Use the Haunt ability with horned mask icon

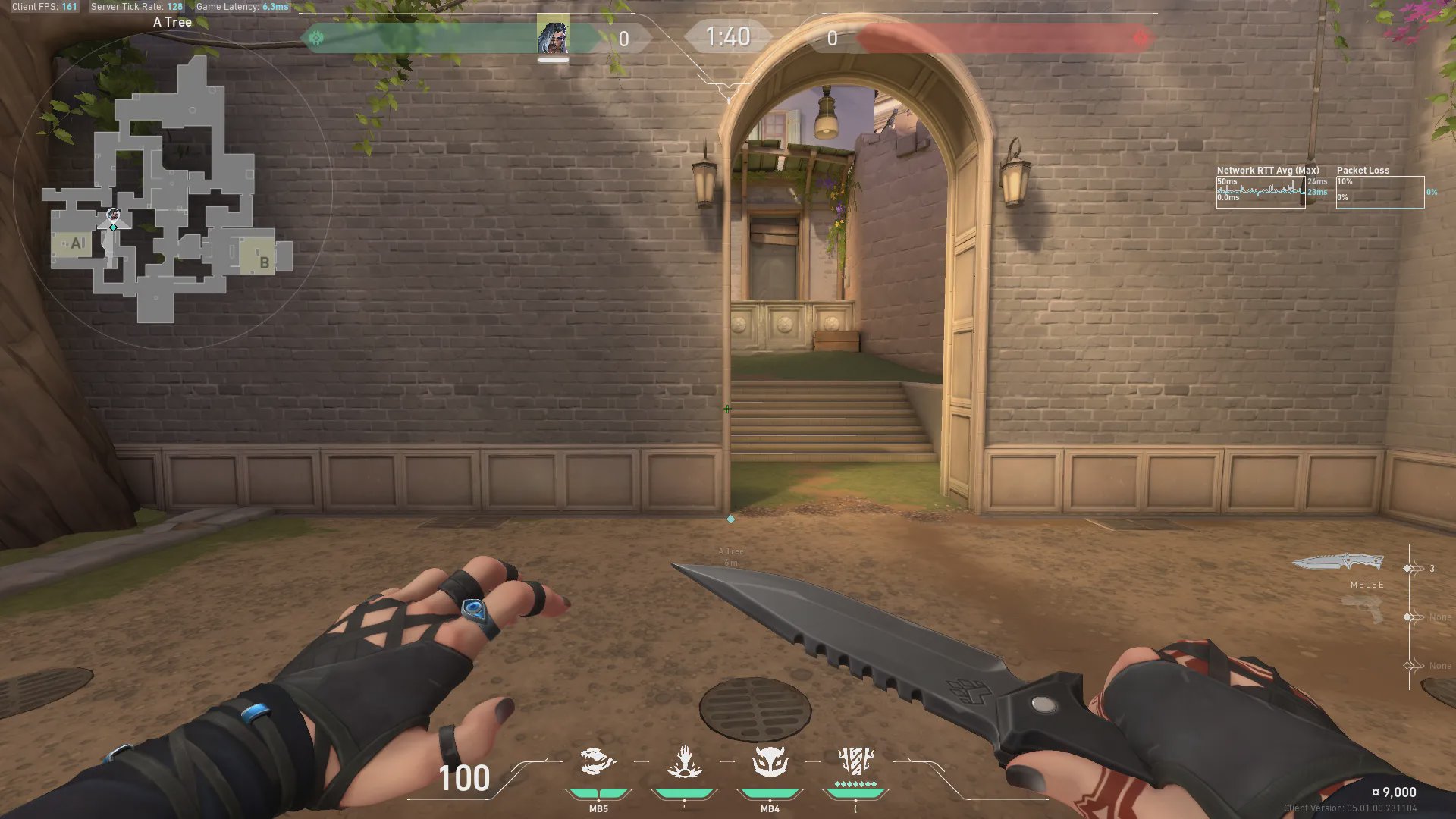click(770, 761)
